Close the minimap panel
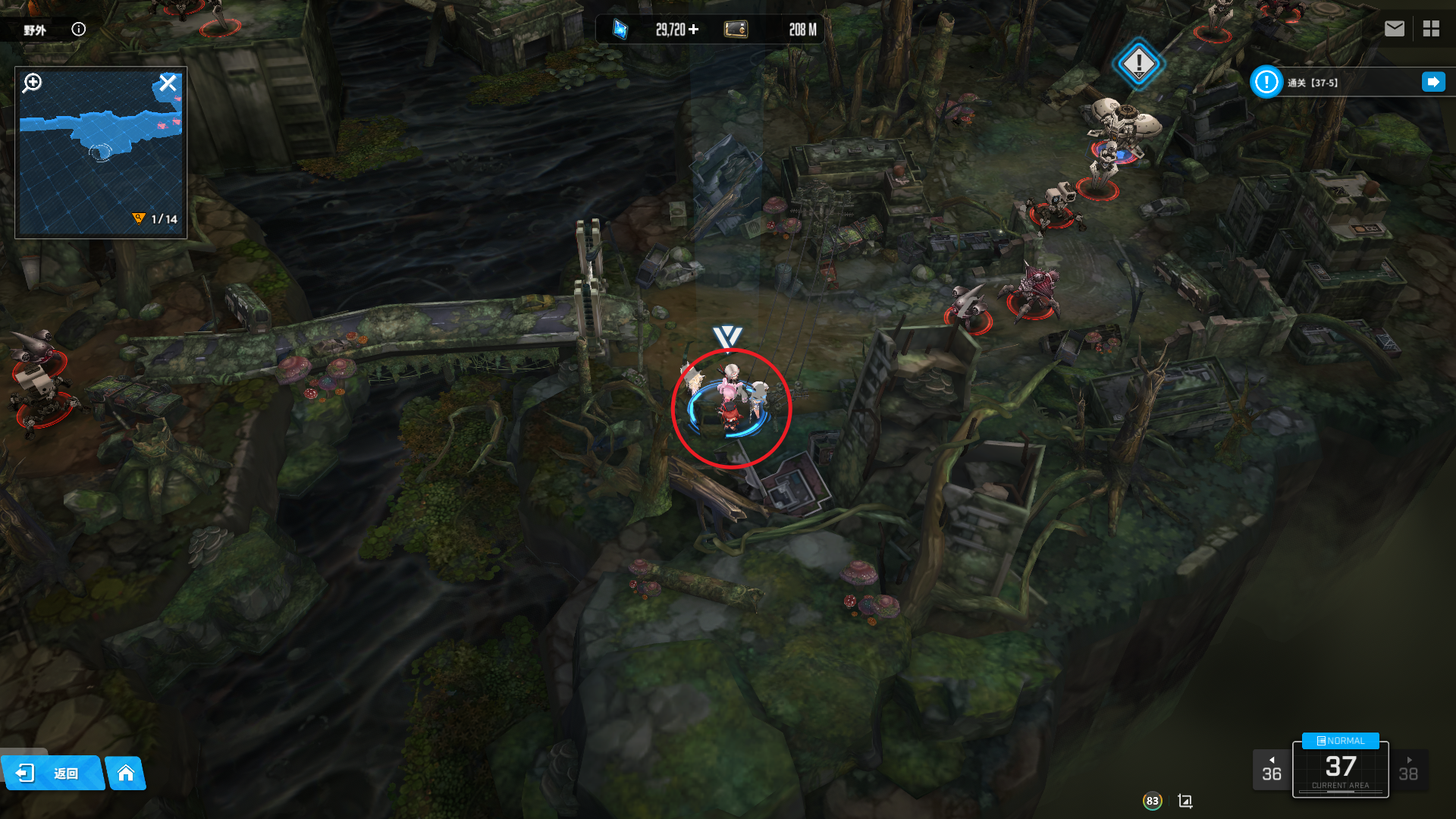This screenshot has height=819, width=1456. (x=168, y=83)
